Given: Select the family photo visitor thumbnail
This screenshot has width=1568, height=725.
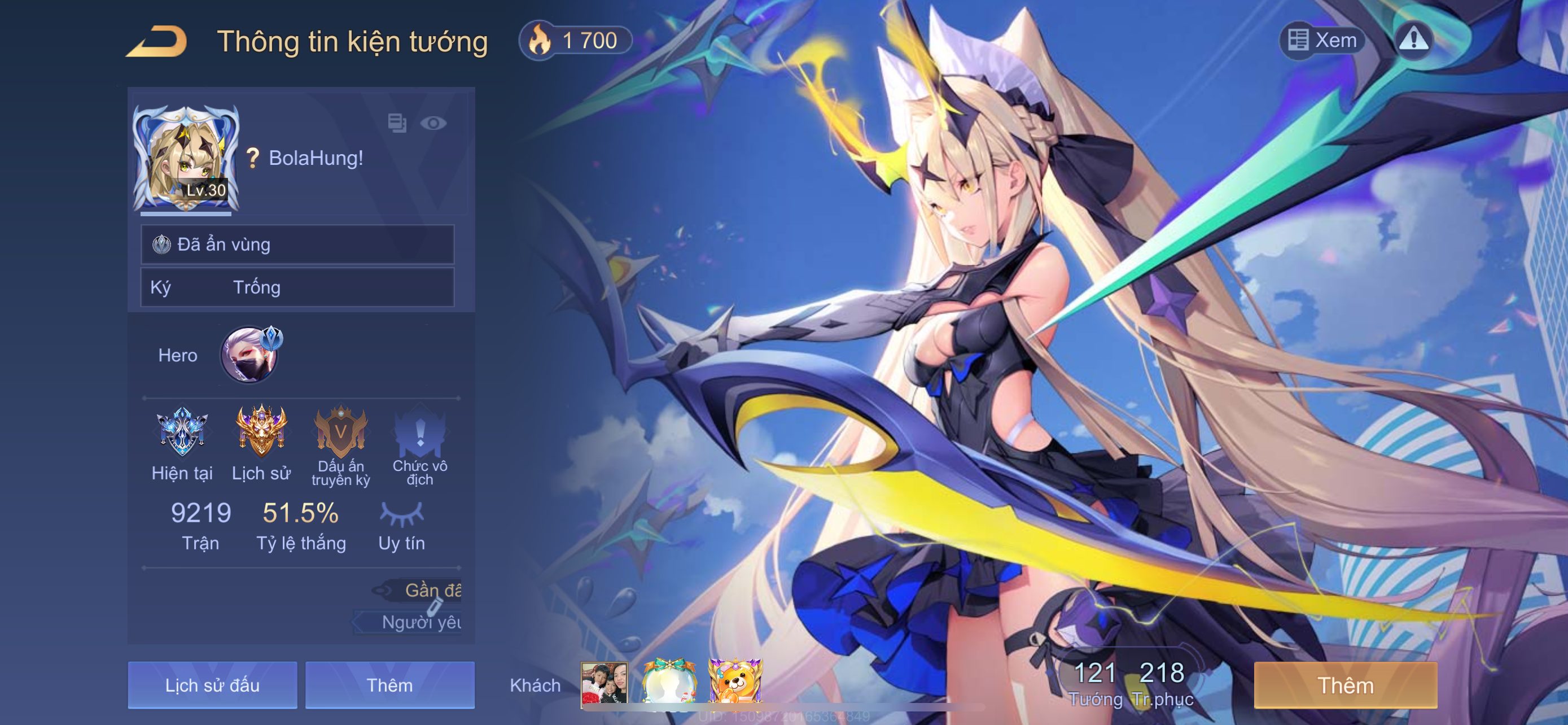Looking at the screenshot, I should pyautogui.click(x=604, y=684).
